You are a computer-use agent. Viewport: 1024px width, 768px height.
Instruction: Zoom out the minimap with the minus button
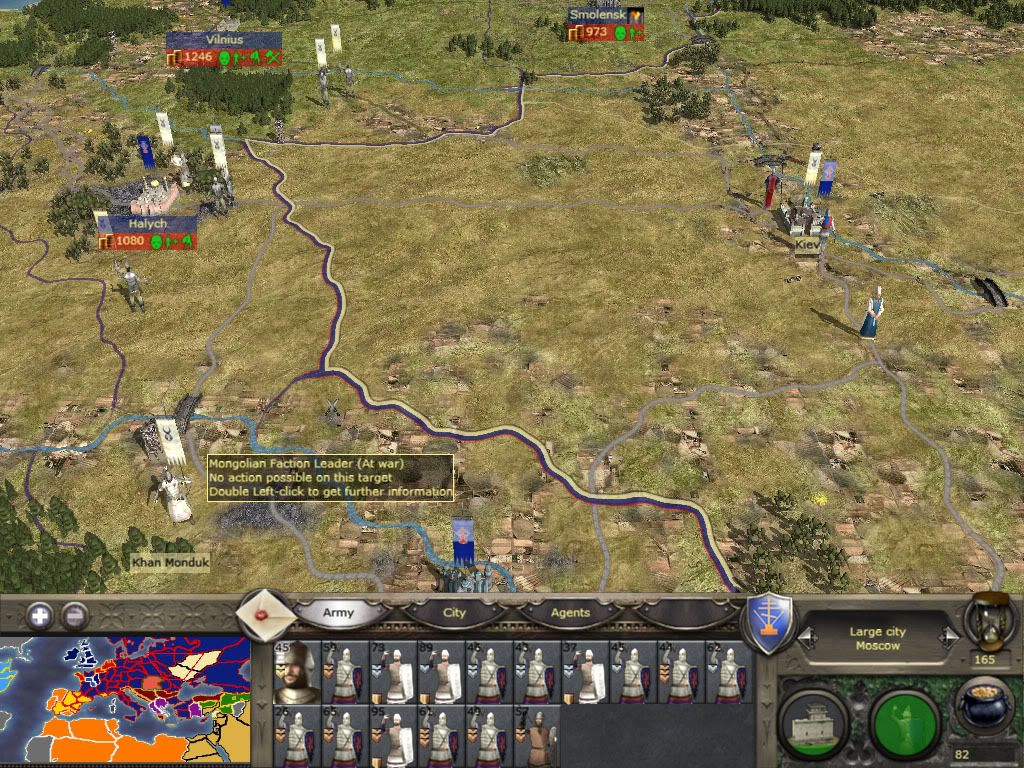73,615
